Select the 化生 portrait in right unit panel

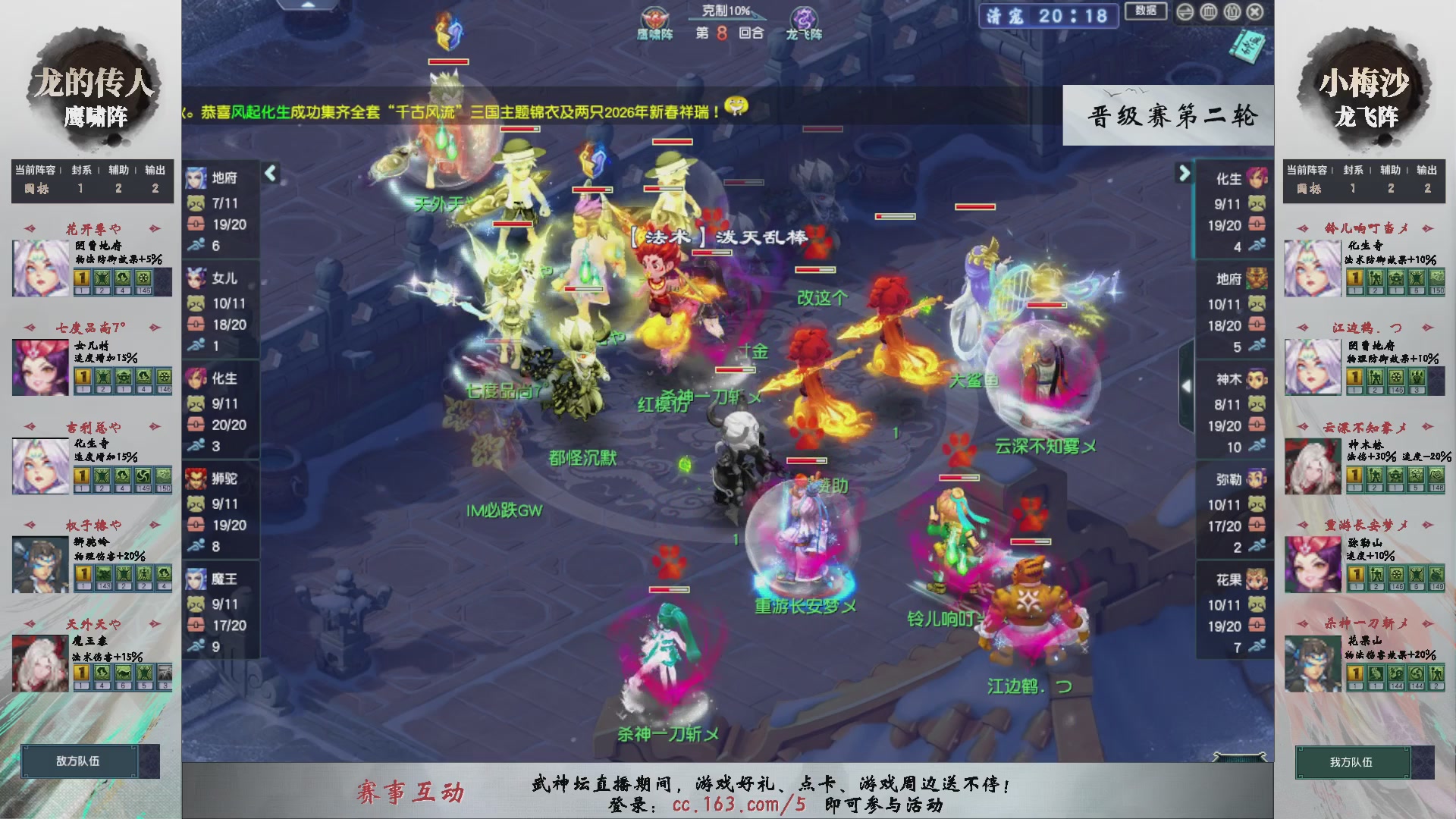tap(1257, 180)
